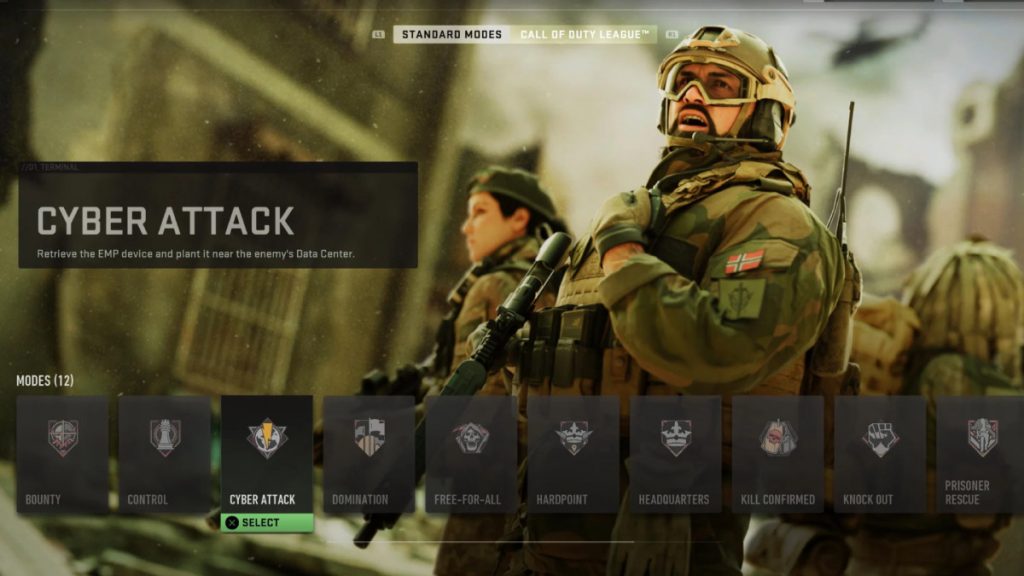Open the Call of Duty League tab

coord(585,35)
